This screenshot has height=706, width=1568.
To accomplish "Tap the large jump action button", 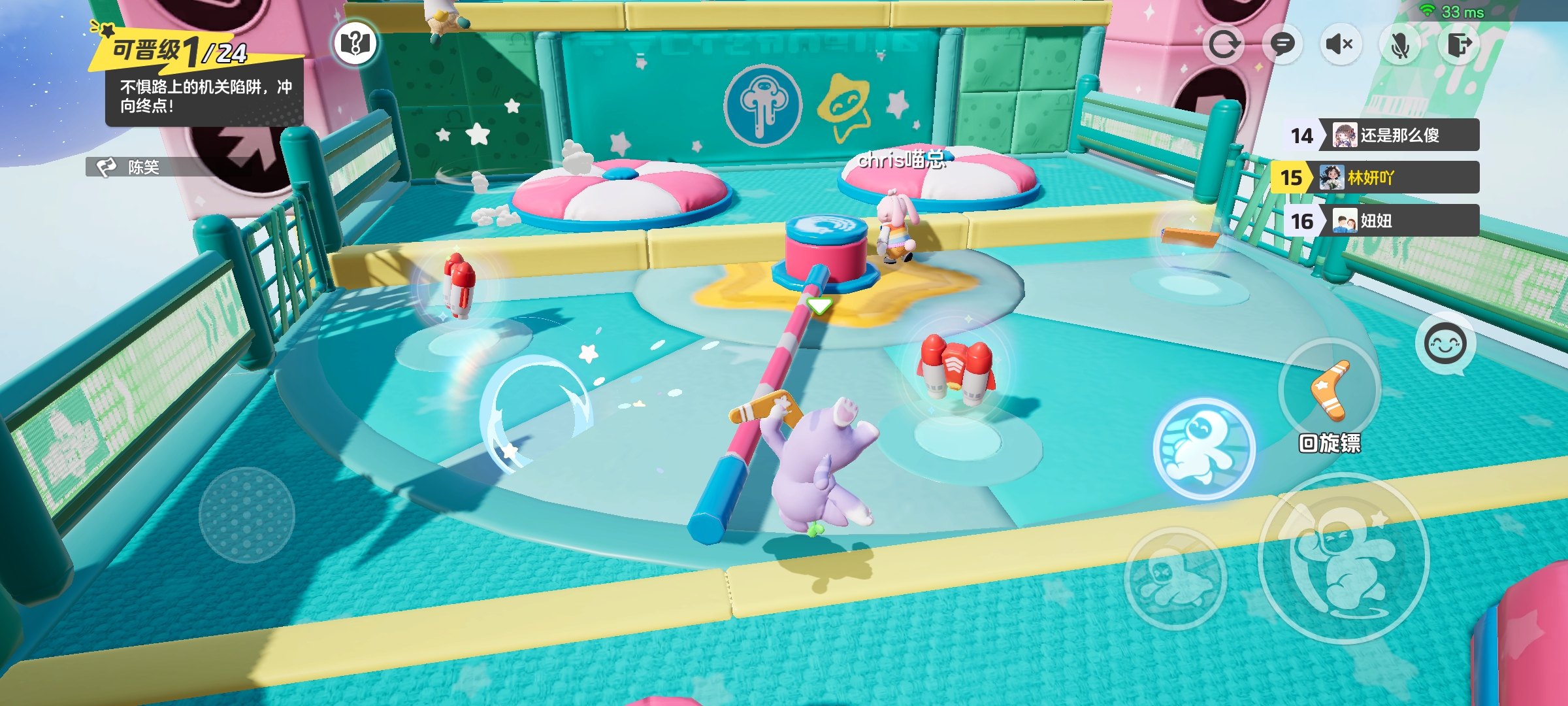I will point(1343,558).
